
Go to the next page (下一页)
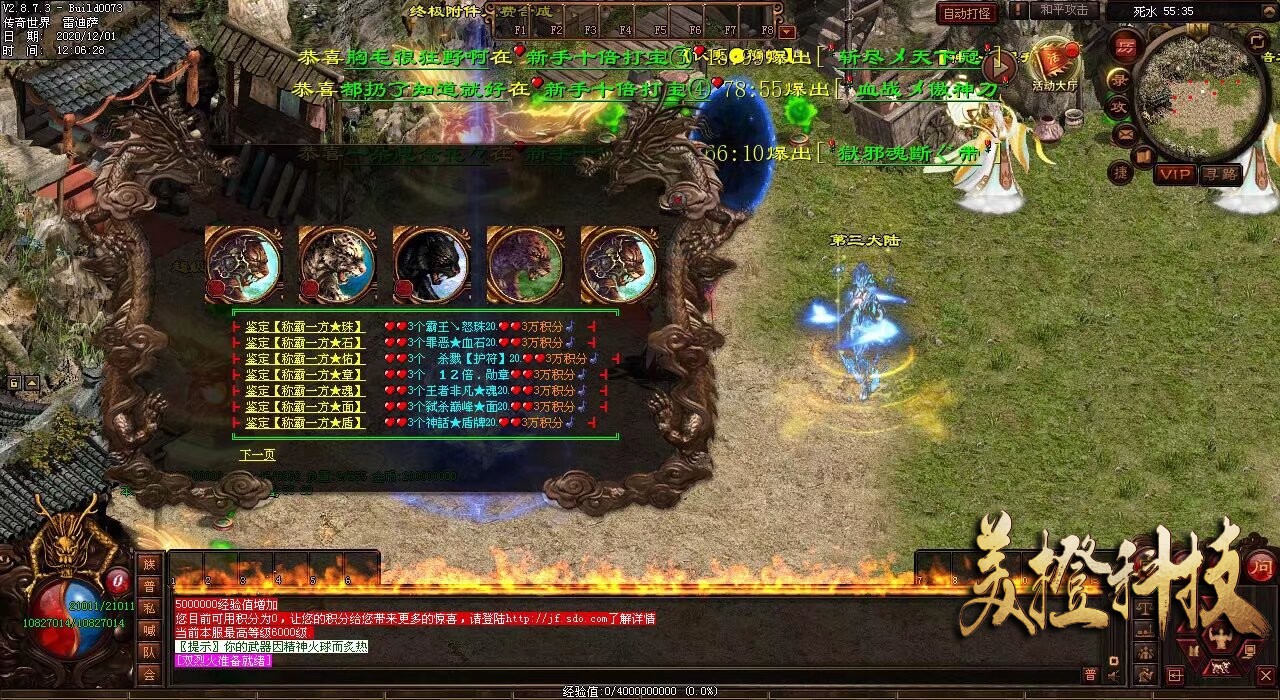[x=257, y=455]
